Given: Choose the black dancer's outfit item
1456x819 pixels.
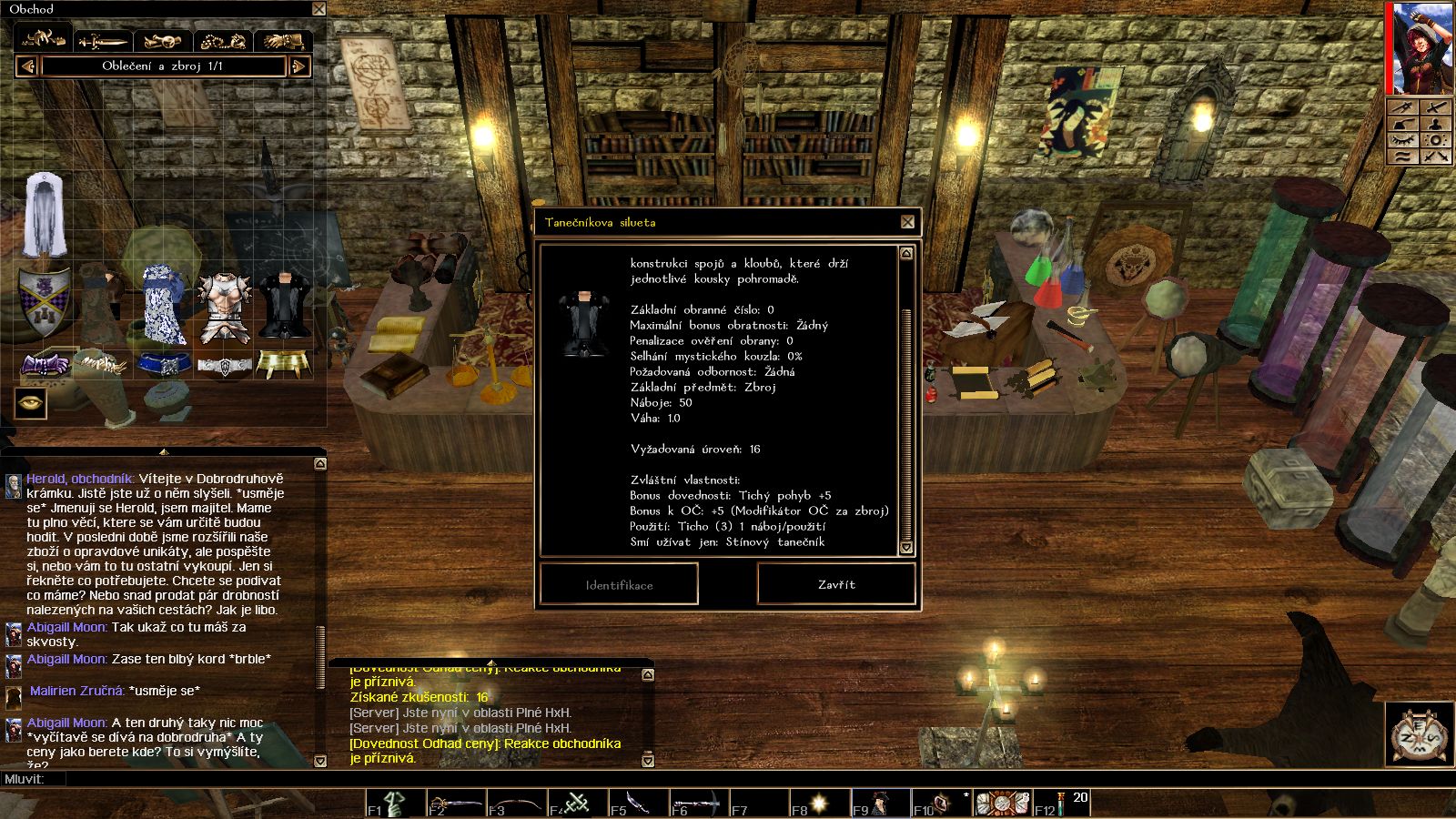Looking at the screenshot, I should [x=284, y=308].
